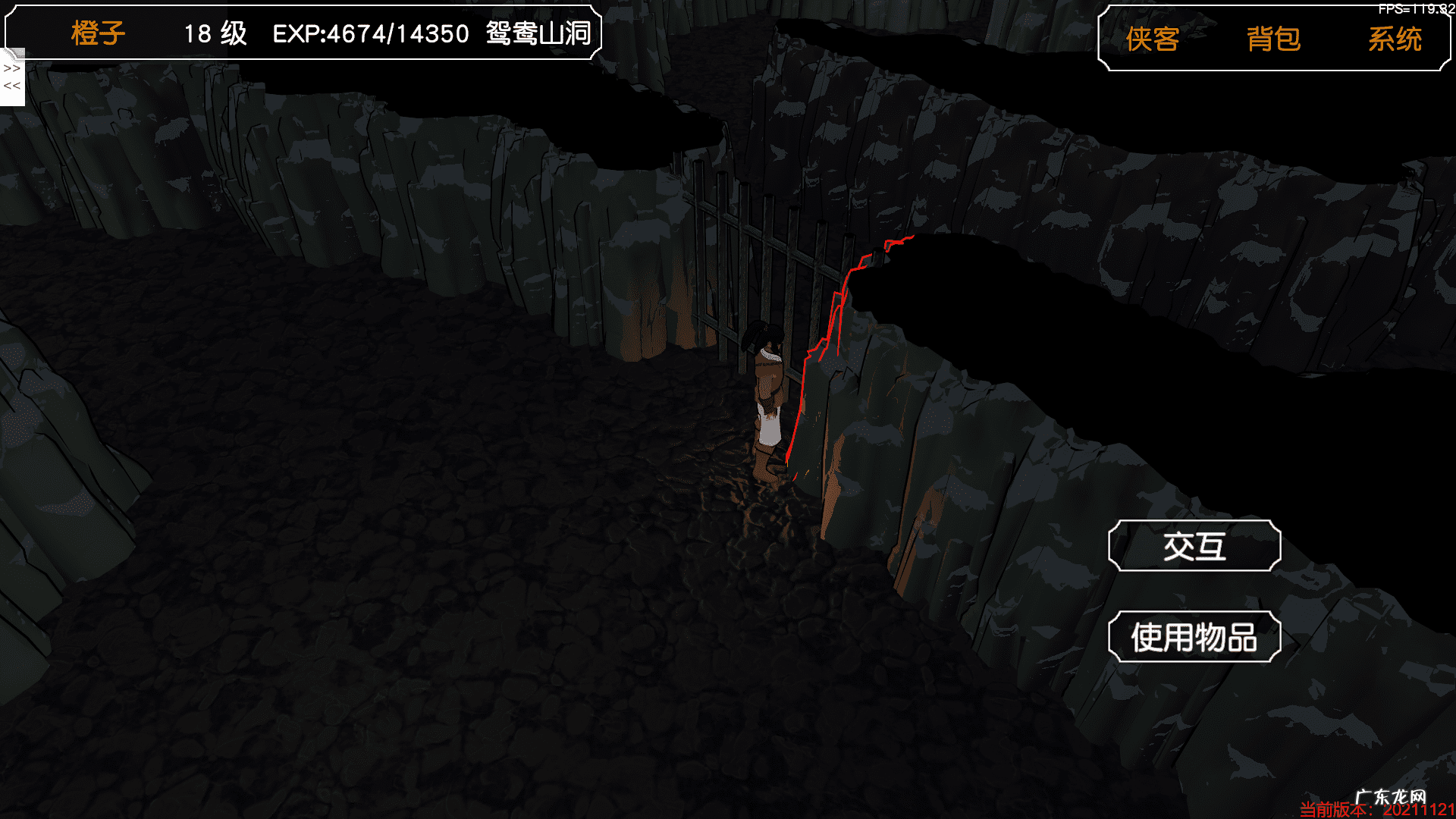Image resolution: width=1456 pixels, height=819 pixels.
Task: Open the 系统 system menu
Action: click(x=1395, y=39)
